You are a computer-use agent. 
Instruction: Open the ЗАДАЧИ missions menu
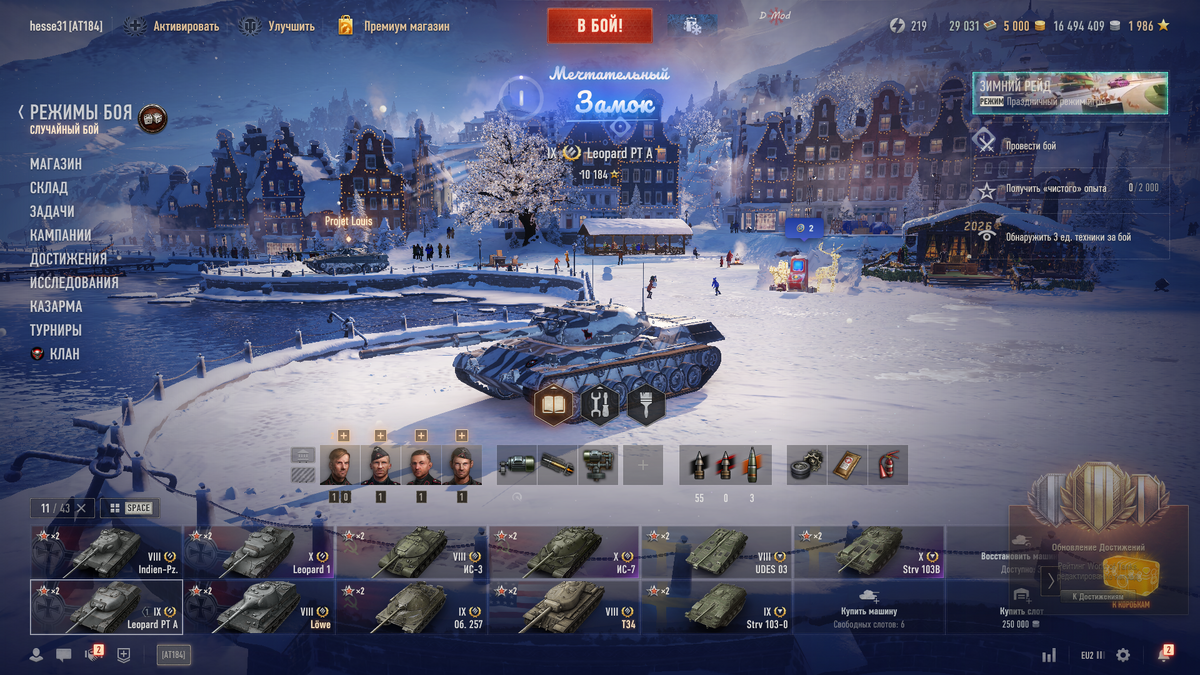(52, 212)
